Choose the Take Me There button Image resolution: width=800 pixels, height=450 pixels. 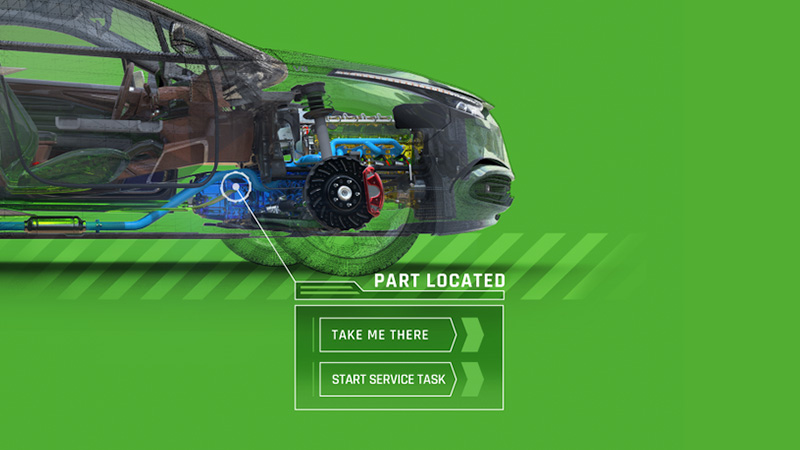pos(388,334)
